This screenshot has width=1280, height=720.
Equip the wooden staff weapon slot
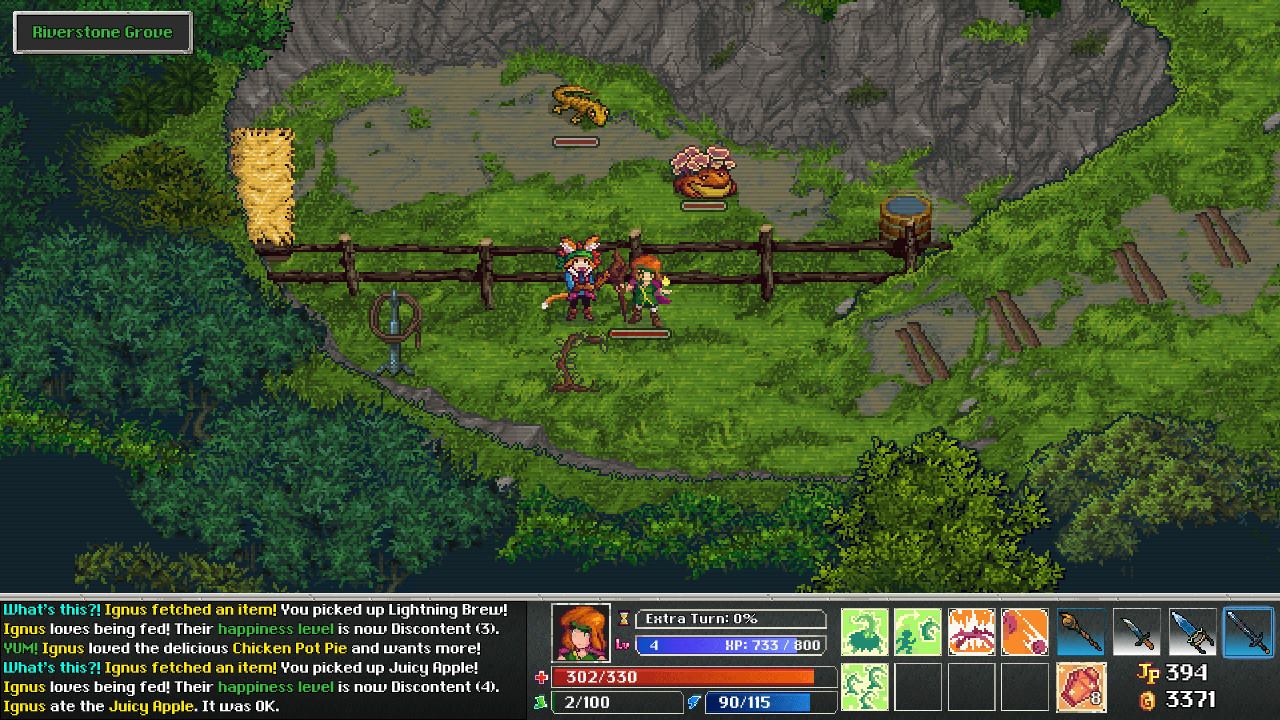tap(1082, 632)
